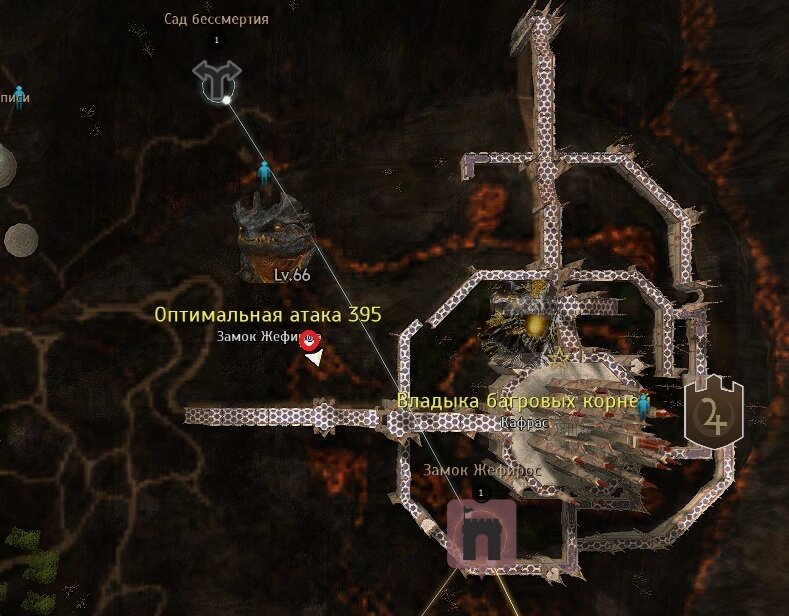Open the Замок Жефирос castle node icon
This screenshot has height=616, width=789.
(481, 533)
